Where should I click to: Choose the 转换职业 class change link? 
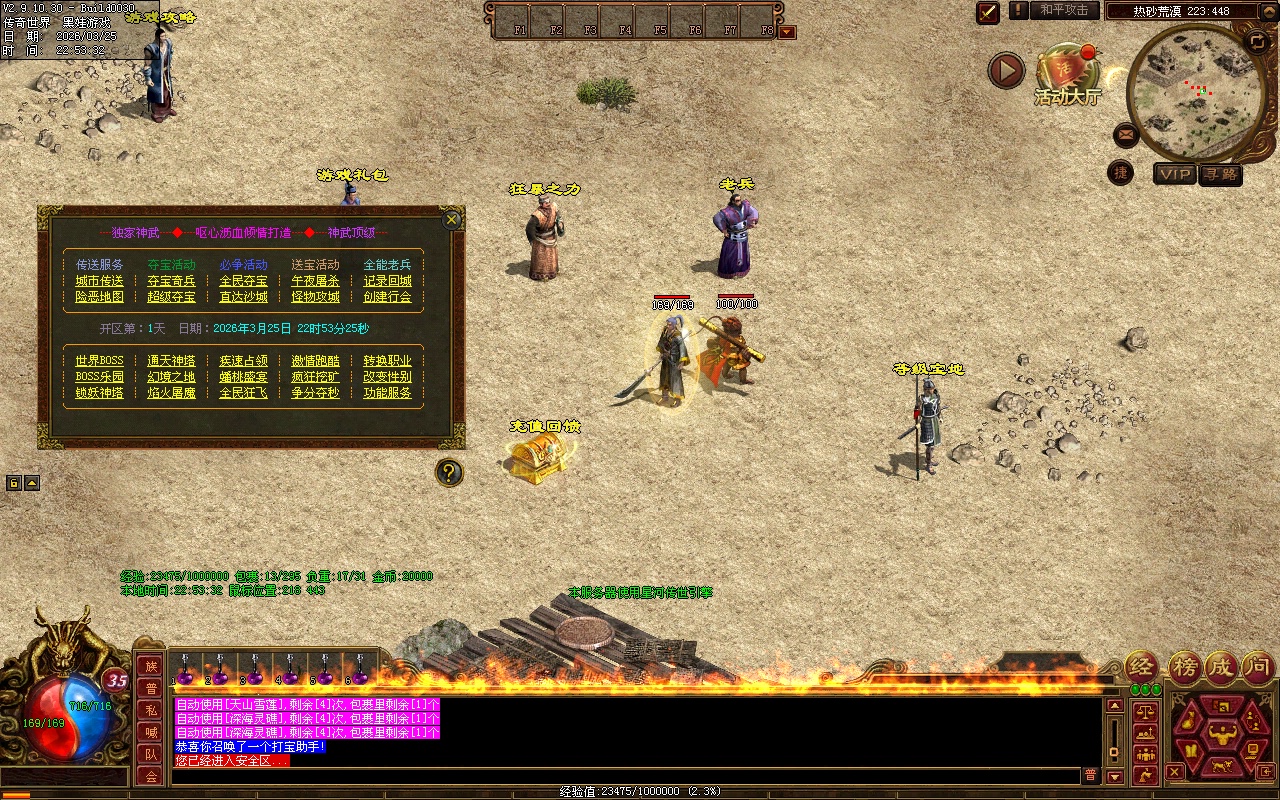pyautogui.click(x=387, y=361)
